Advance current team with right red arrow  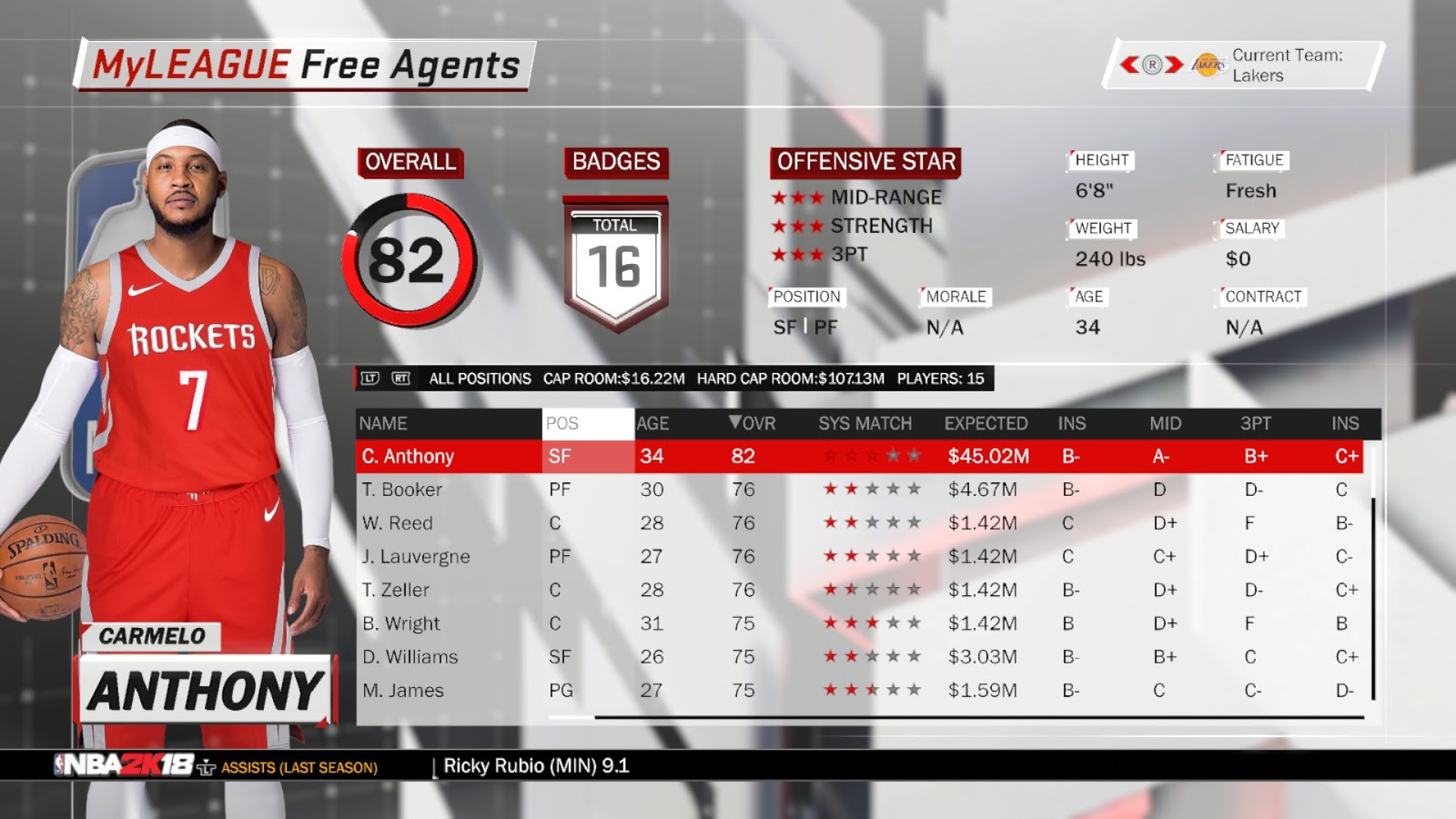click(x=1175, y=65)
